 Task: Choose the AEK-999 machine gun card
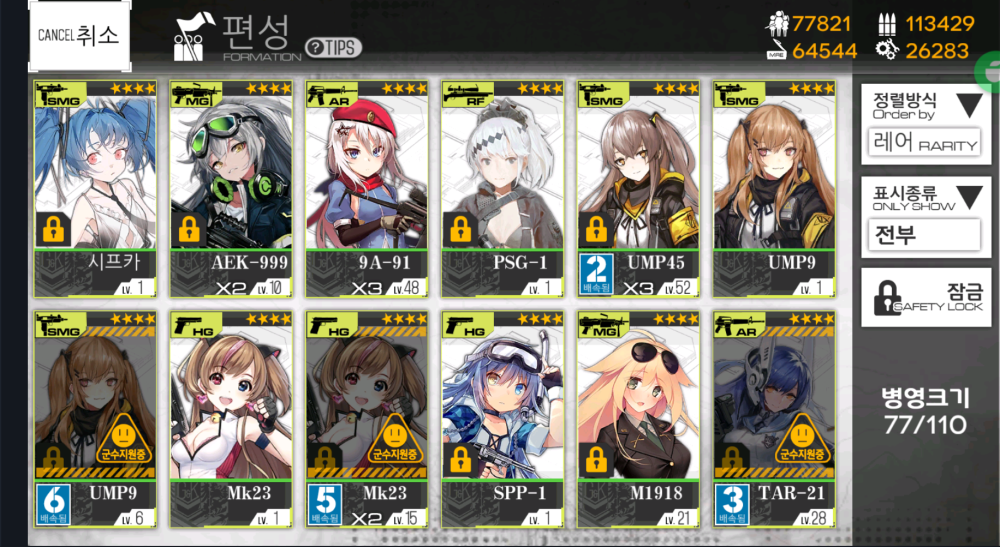click(x=231, y=189)
